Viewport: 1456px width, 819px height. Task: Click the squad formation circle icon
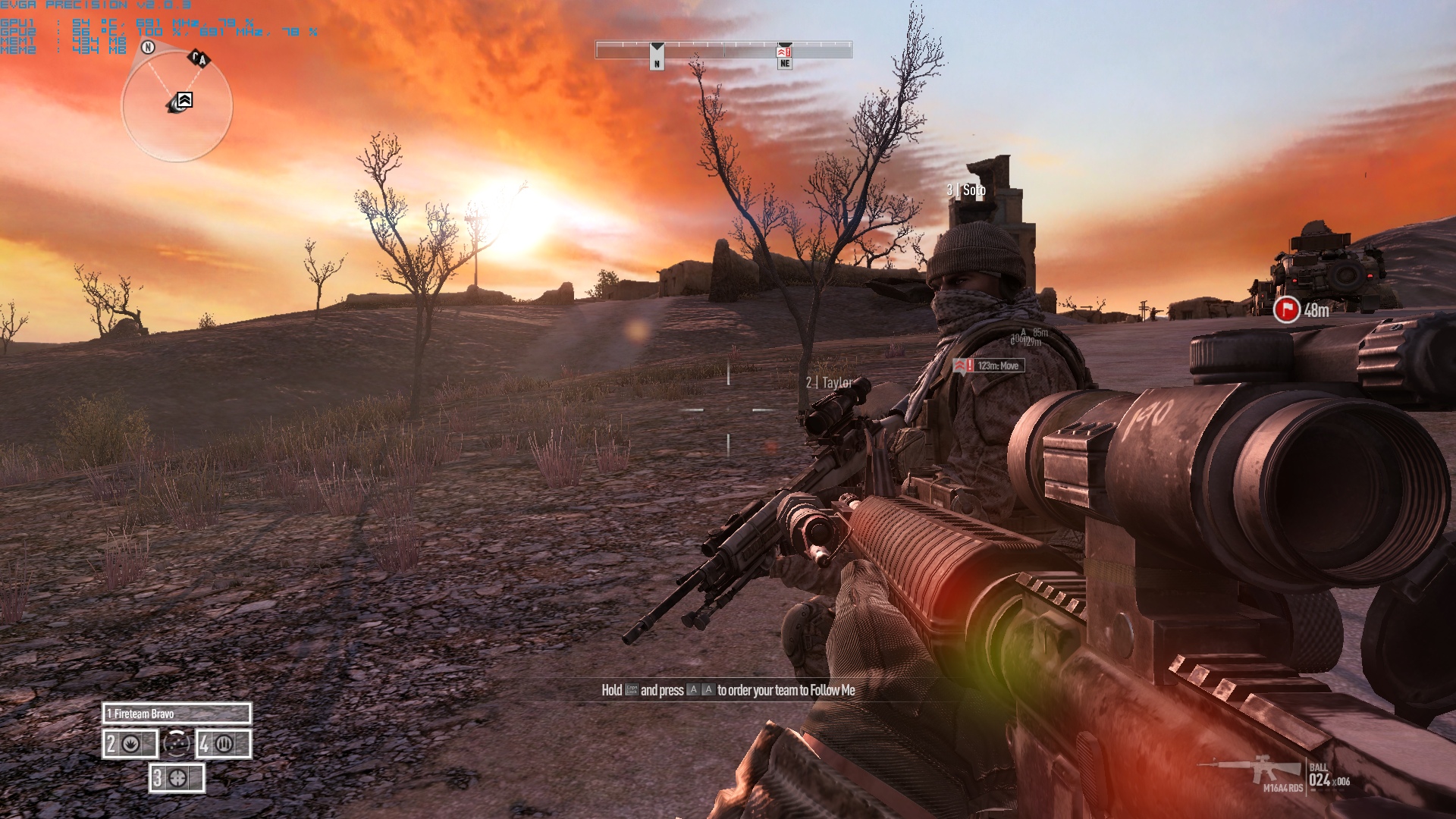click(177, 744)
